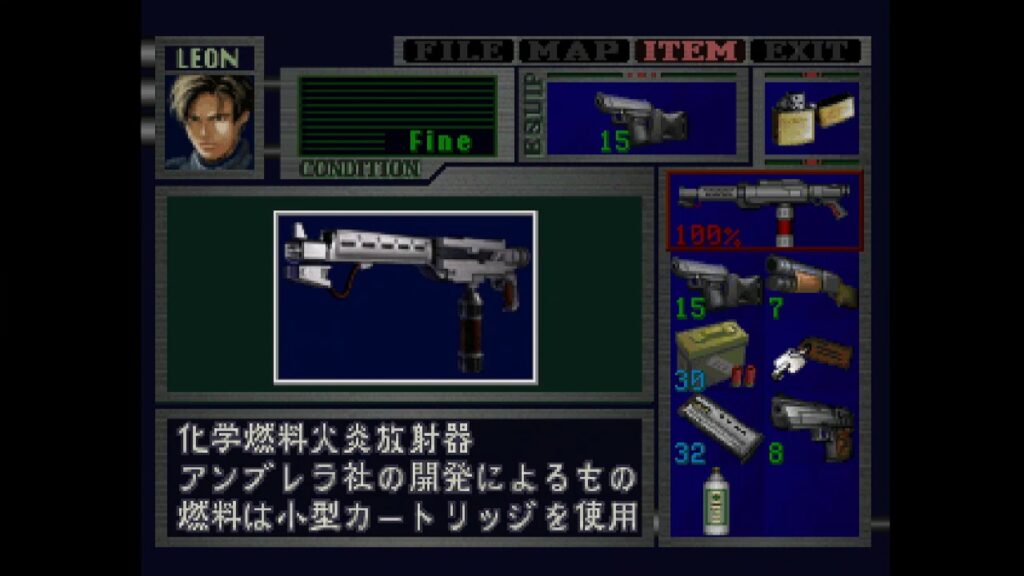Switch to the MAP tab
The width and height of the screenshot is (1024, 576).
pos(576,51)
